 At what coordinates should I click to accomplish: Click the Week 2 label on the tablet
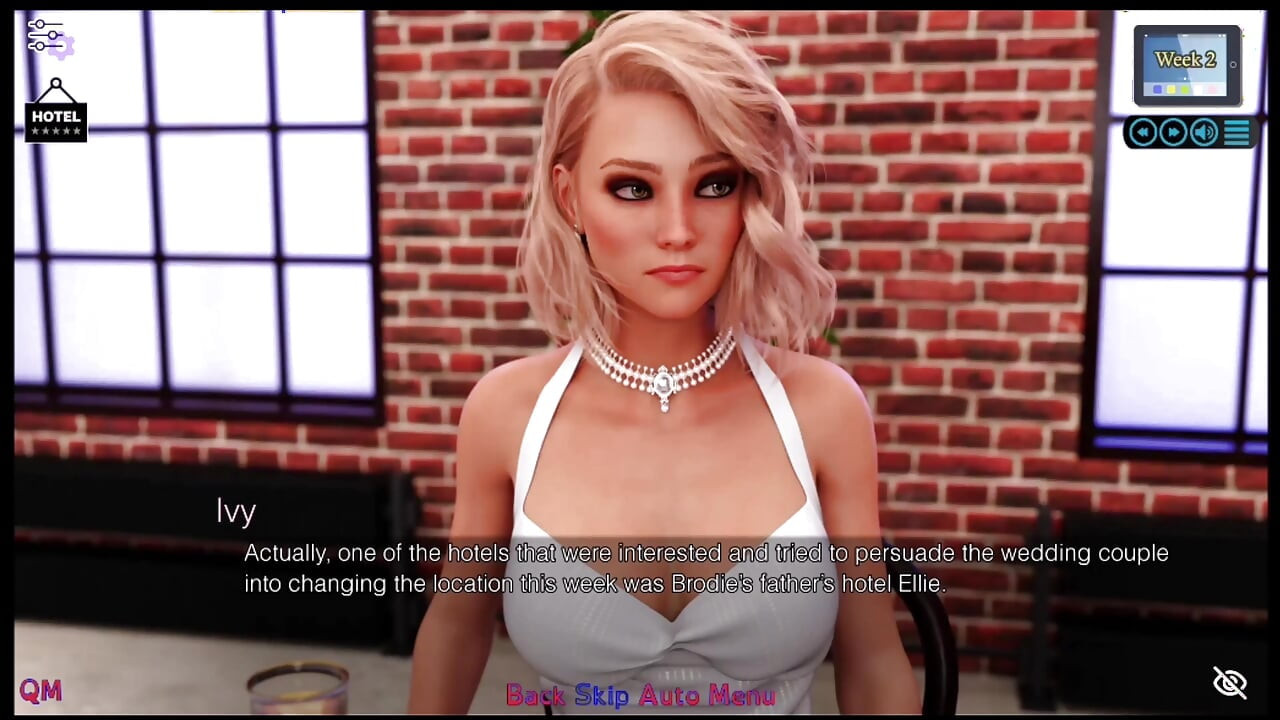(x=1186, y=58)
